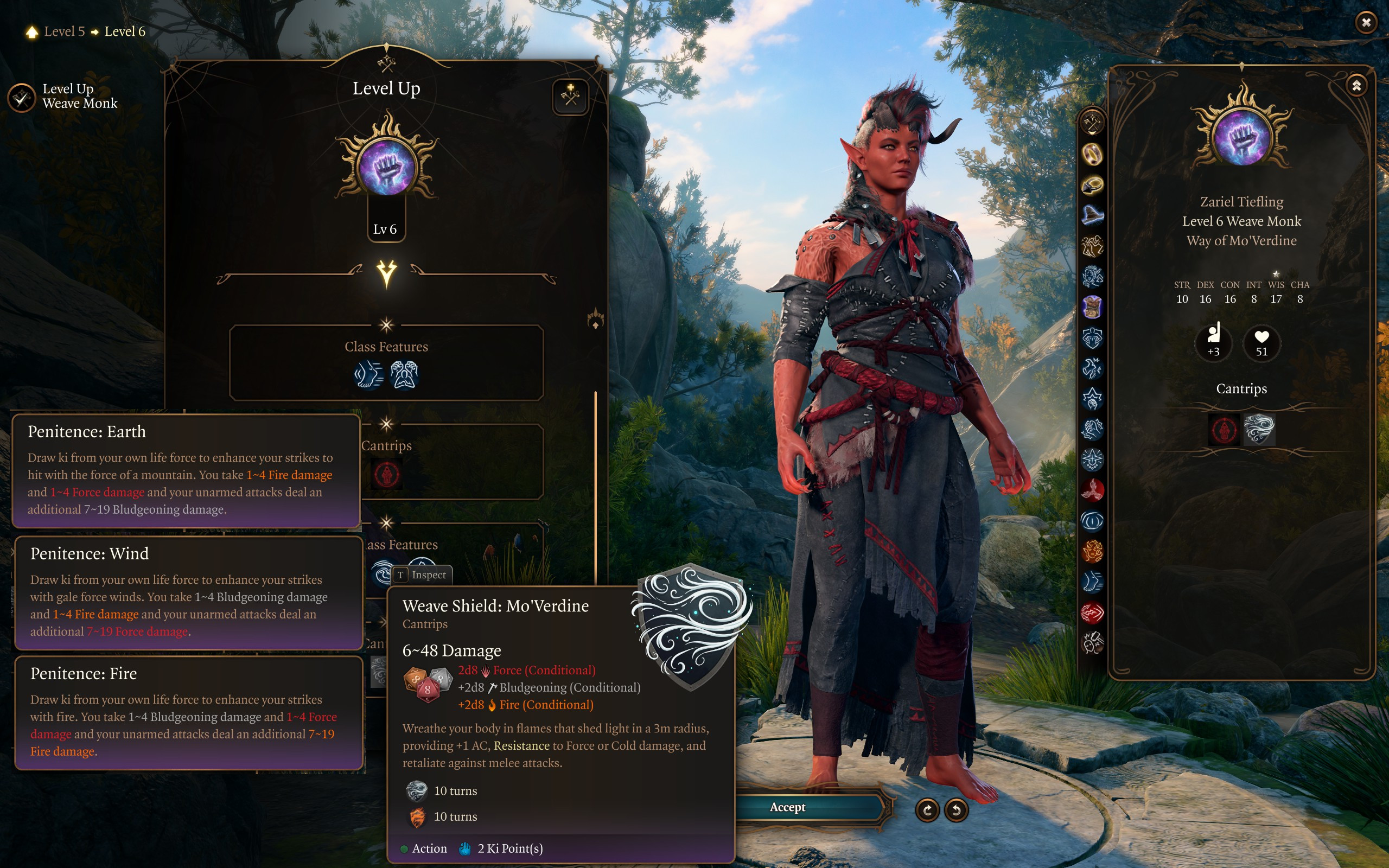
Task: Rotate the character clockwise
Action: (x=927, y=810)
